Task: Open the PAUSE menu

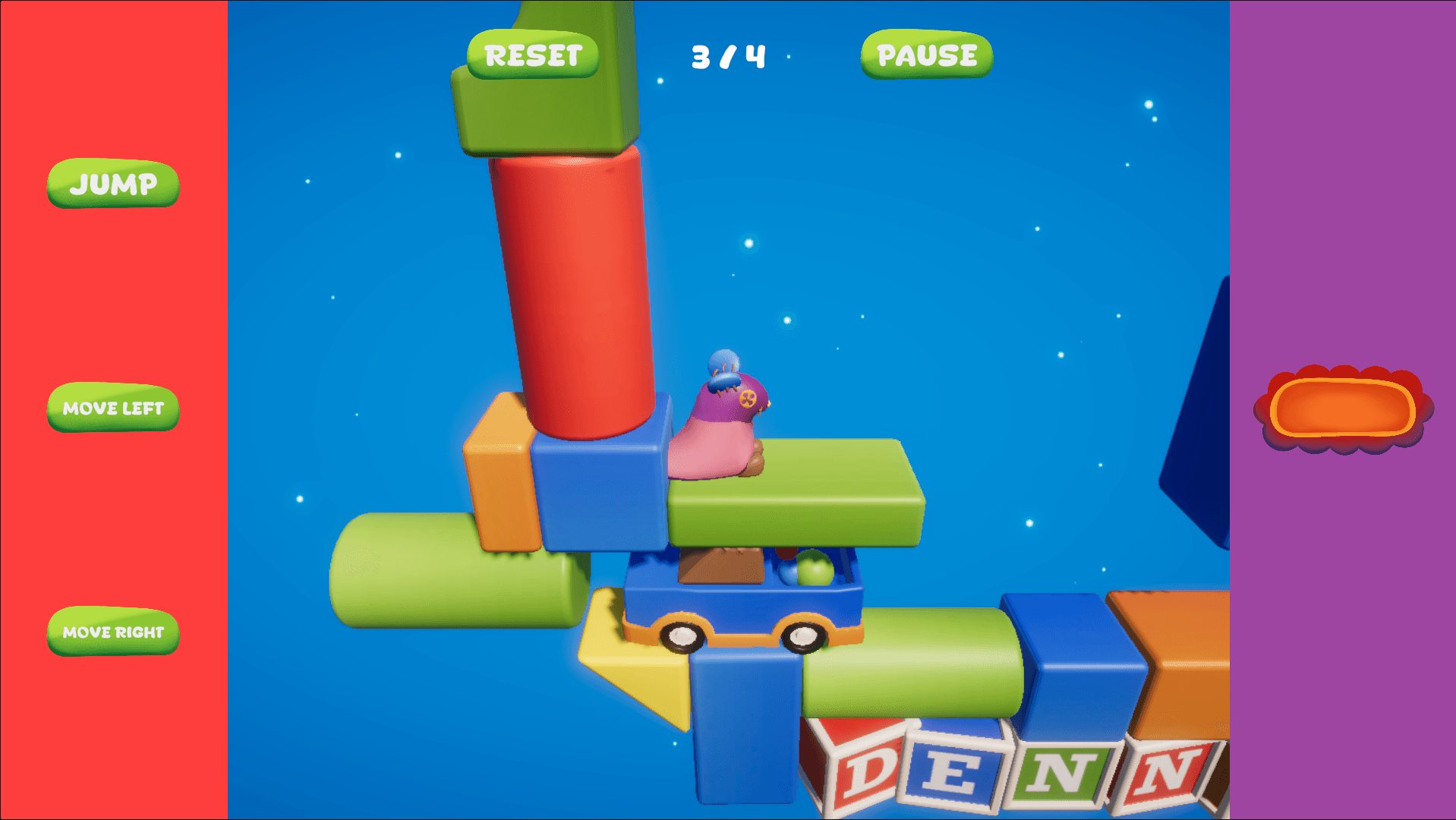Action: 925,55
